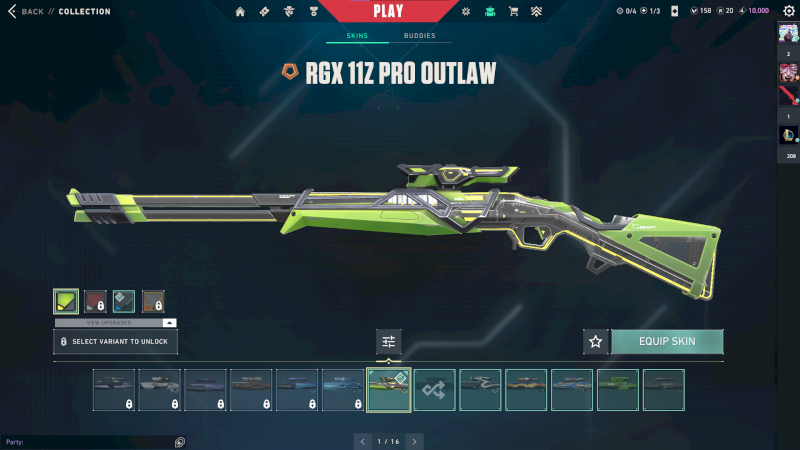Select the Skins tab
Image resolution: width=800 pixels, height=450 pixels.
point(357,36)
